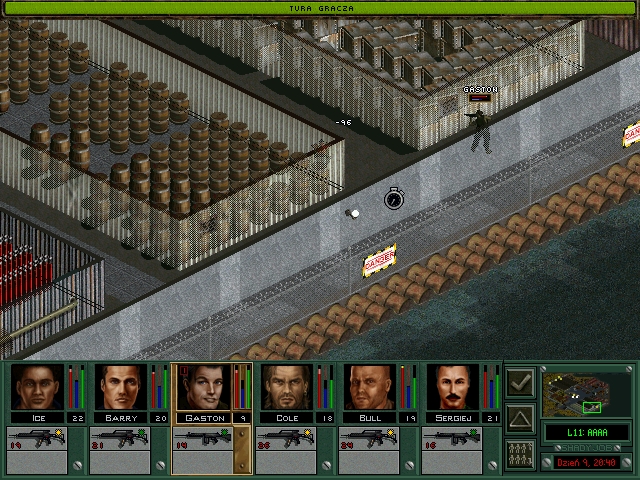The width and height of the screenshot is (640, 480).
Task: Select Barry's rifle weapon slot
Action: (120, 437)
